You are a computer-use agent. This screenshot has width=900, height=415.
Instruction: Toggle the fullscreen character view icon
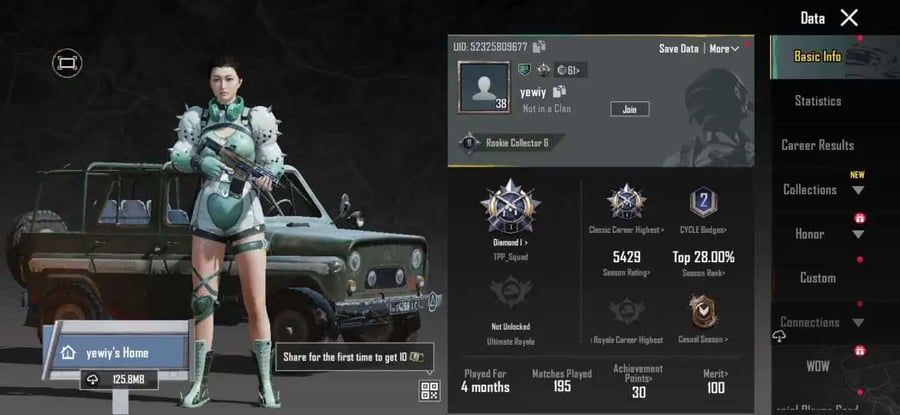67,63
